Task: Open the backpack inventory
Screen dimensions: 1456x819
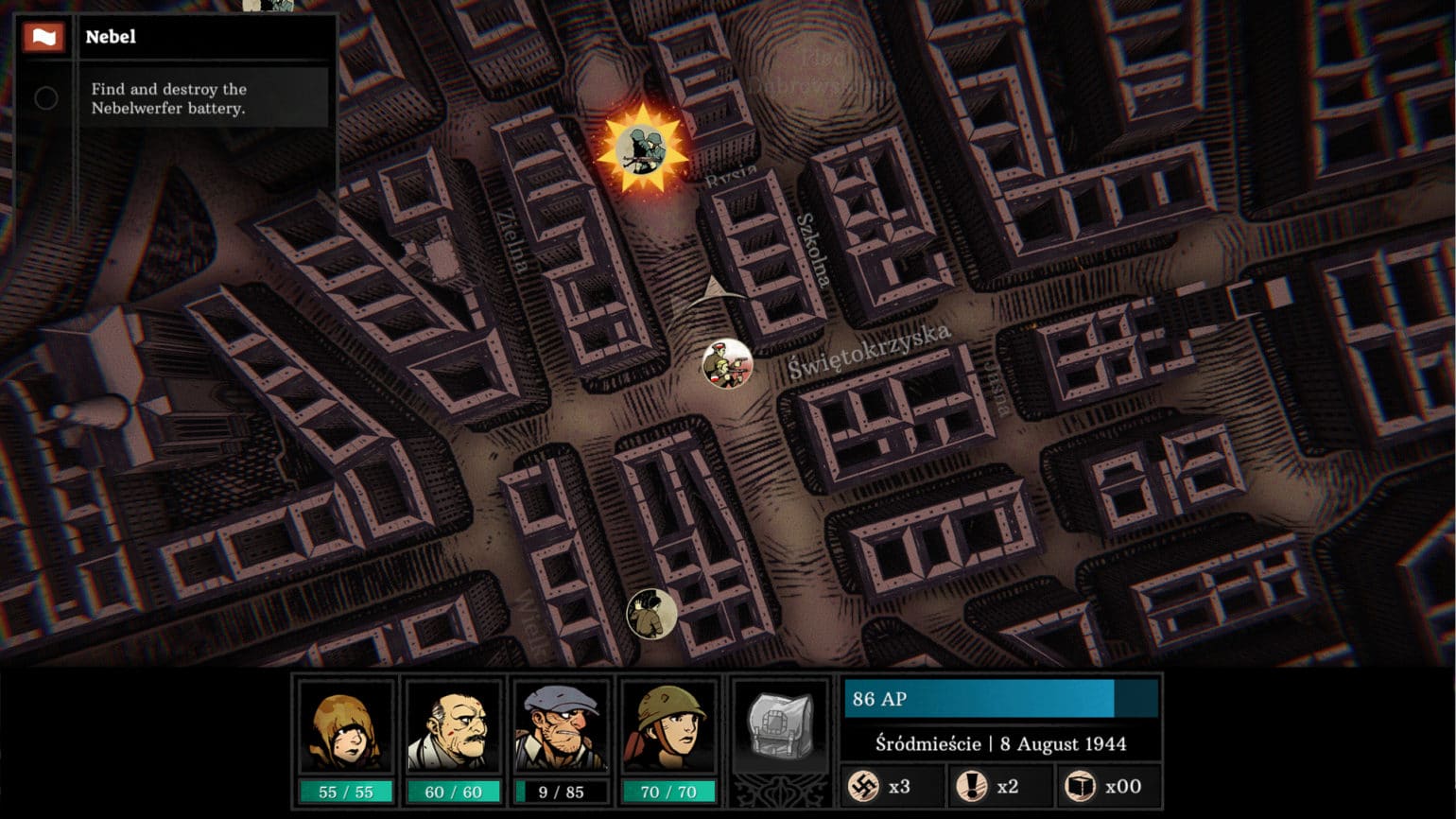Action: (780, 726)
